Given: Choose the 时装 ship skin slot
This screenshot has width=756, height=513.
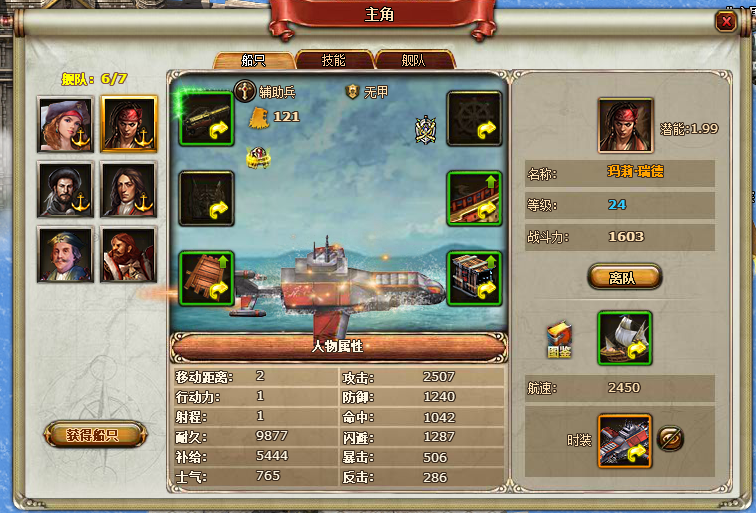Looking at the screenshot, I should point(624,440).
